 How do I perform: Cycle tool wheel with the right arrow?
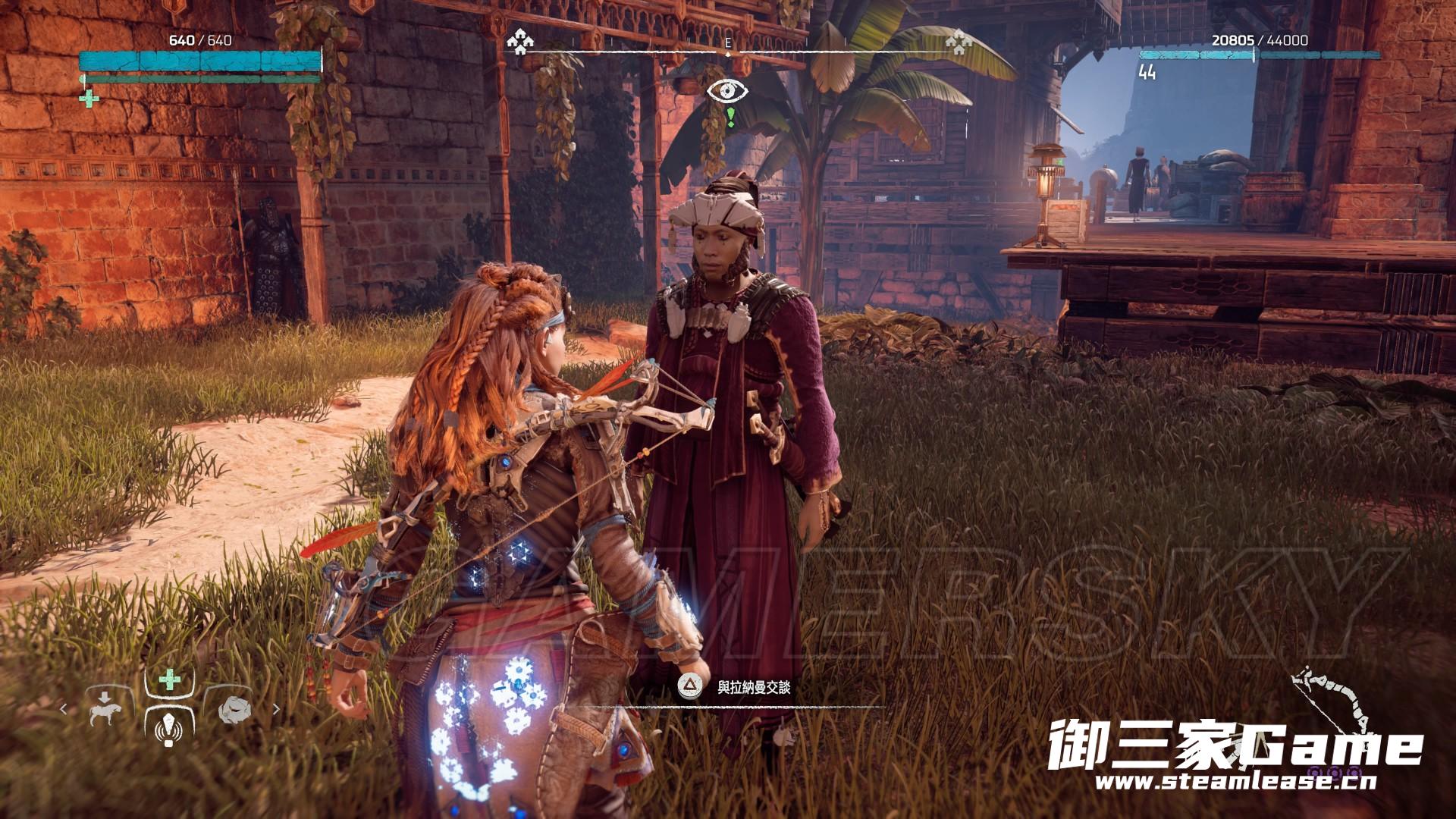click(x=275, y=710)
